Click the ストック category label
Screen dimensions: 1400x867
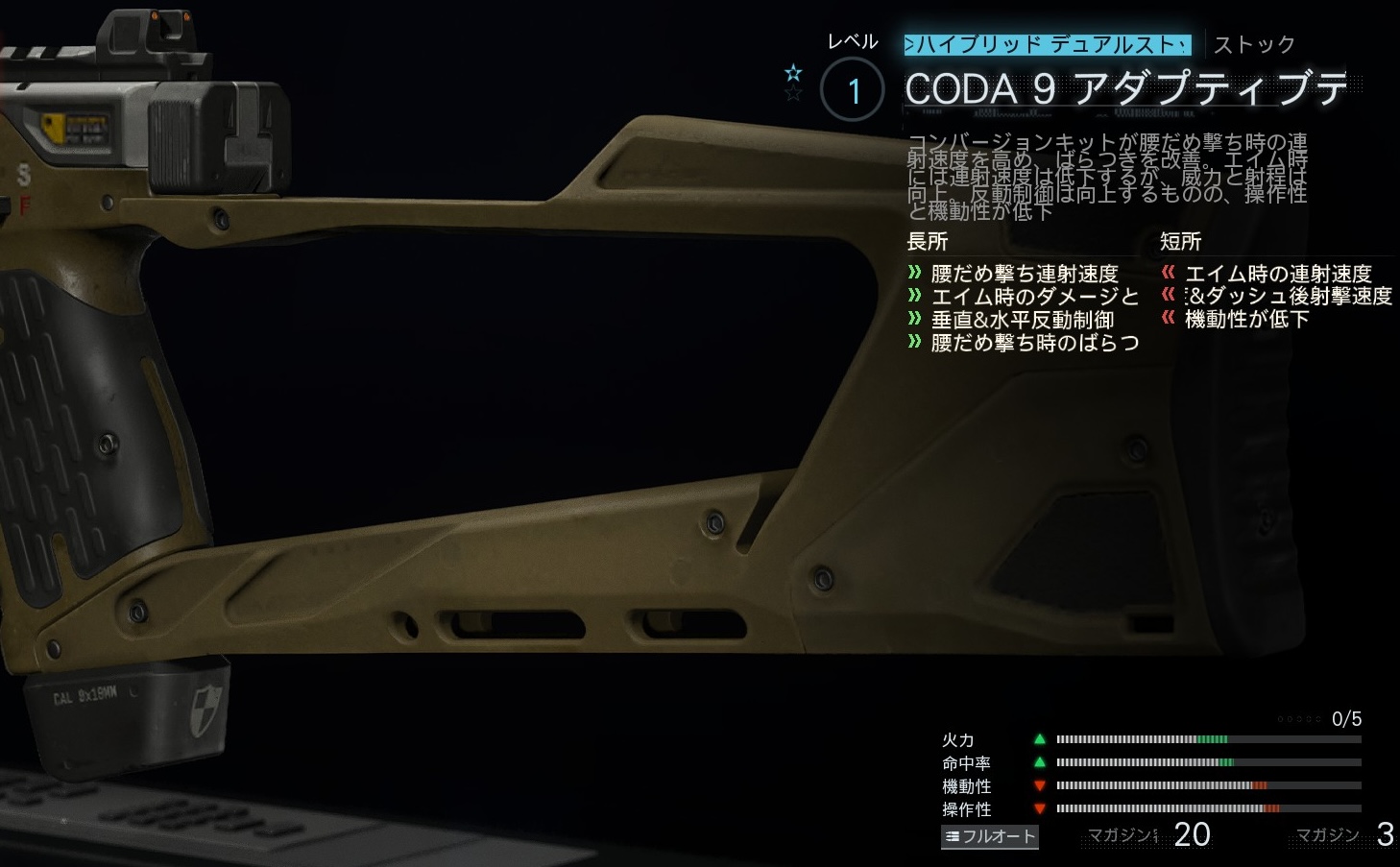tap(1254, 45)
